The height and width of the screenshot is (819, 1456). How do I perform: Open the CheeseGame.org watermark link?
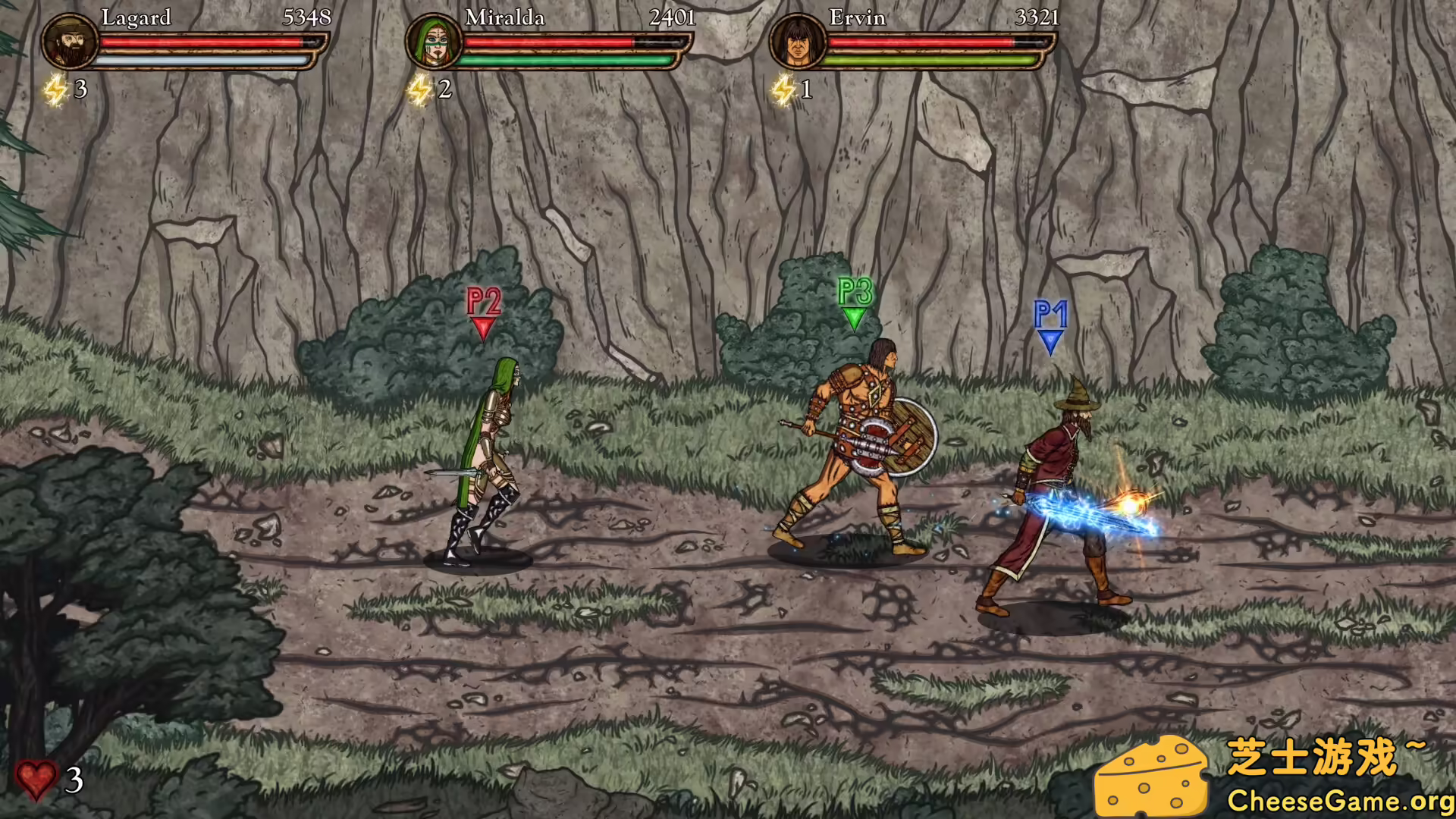1340,801
